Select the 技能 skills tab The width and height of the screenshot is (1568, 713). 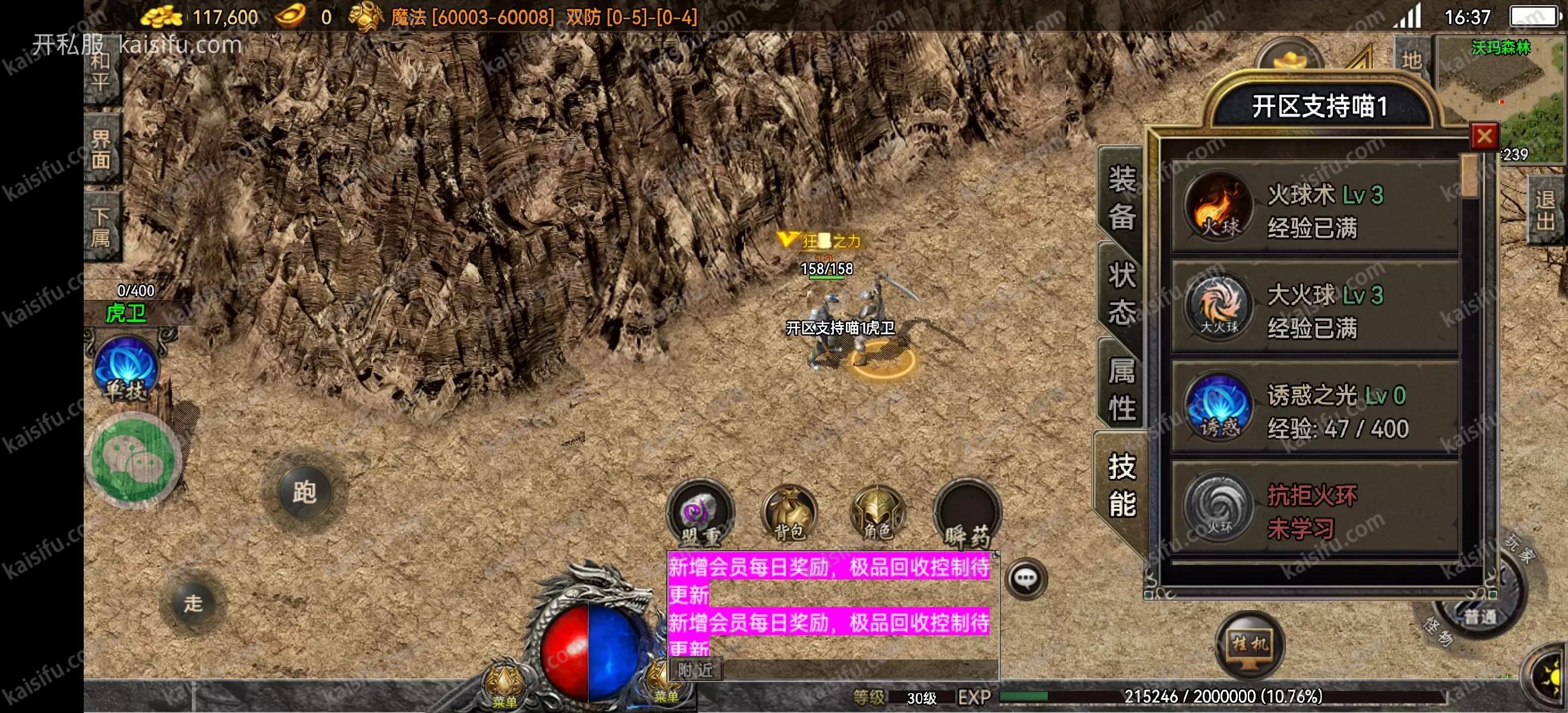pyautogui.click(x=1121, y=485)
